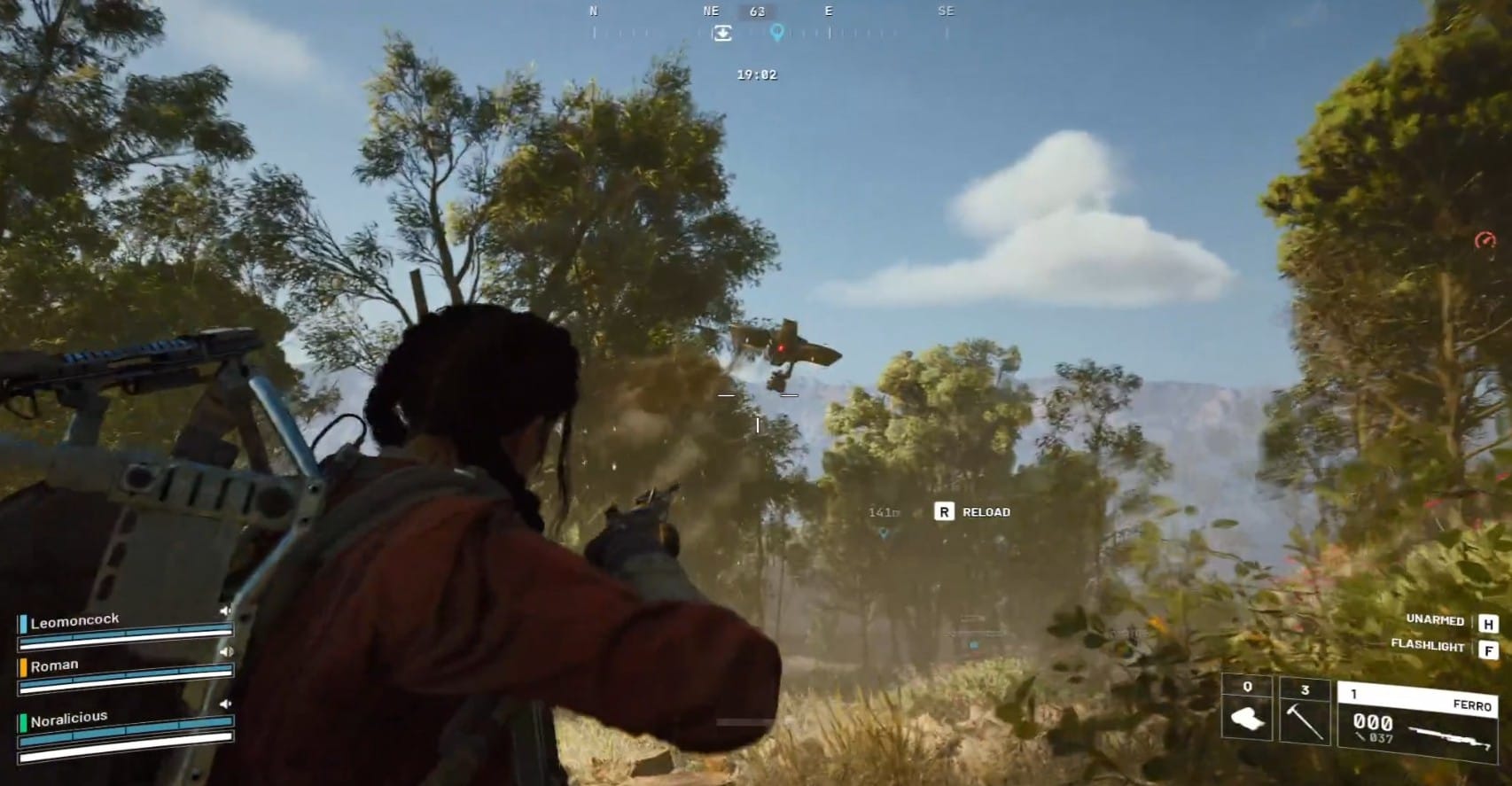Click the 19:02 mission timer
1512x786 pixels.
(x=758, y=74)
